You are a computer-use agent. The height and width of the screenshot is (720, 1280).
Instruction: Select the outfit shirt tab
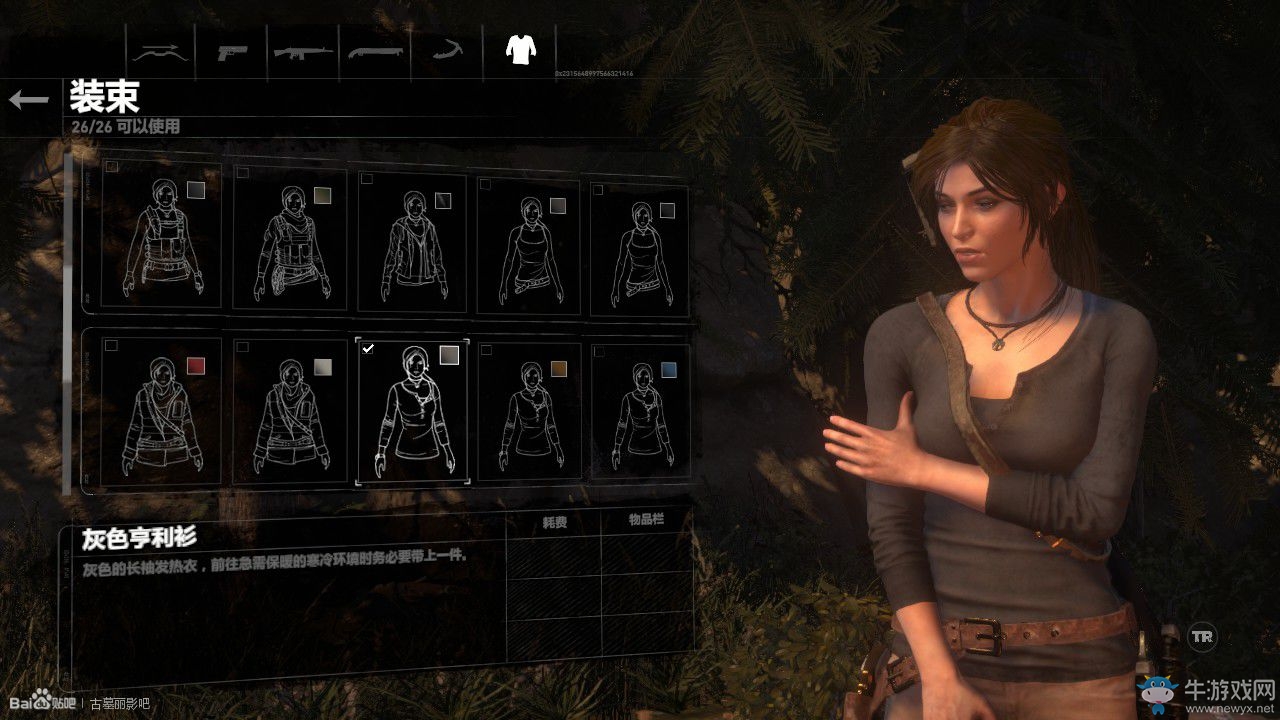click(518, 49)
